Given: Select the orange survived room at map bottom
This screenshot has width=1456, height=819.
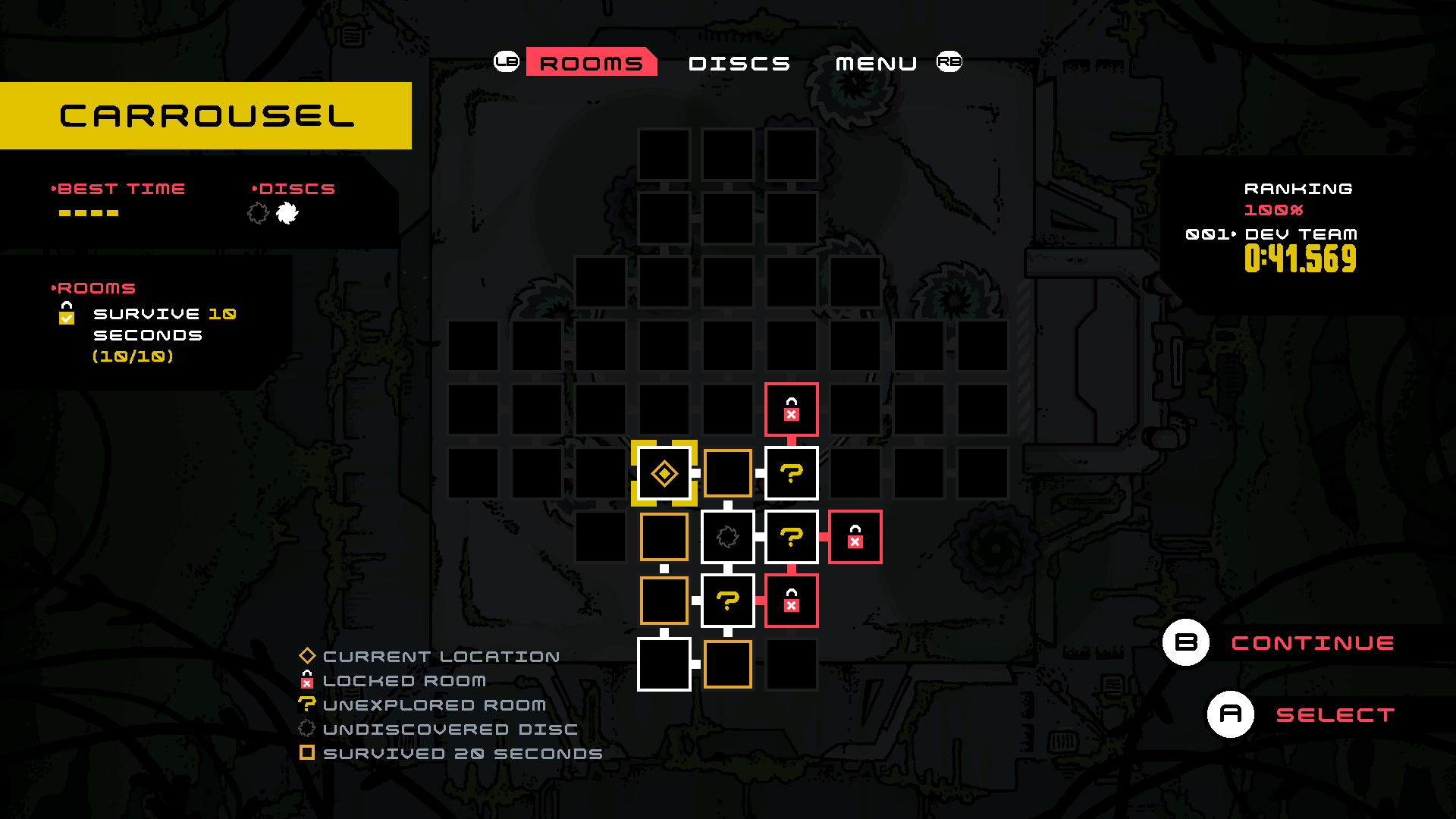Looking at the screenshot, I should click(x=727, y=664).
